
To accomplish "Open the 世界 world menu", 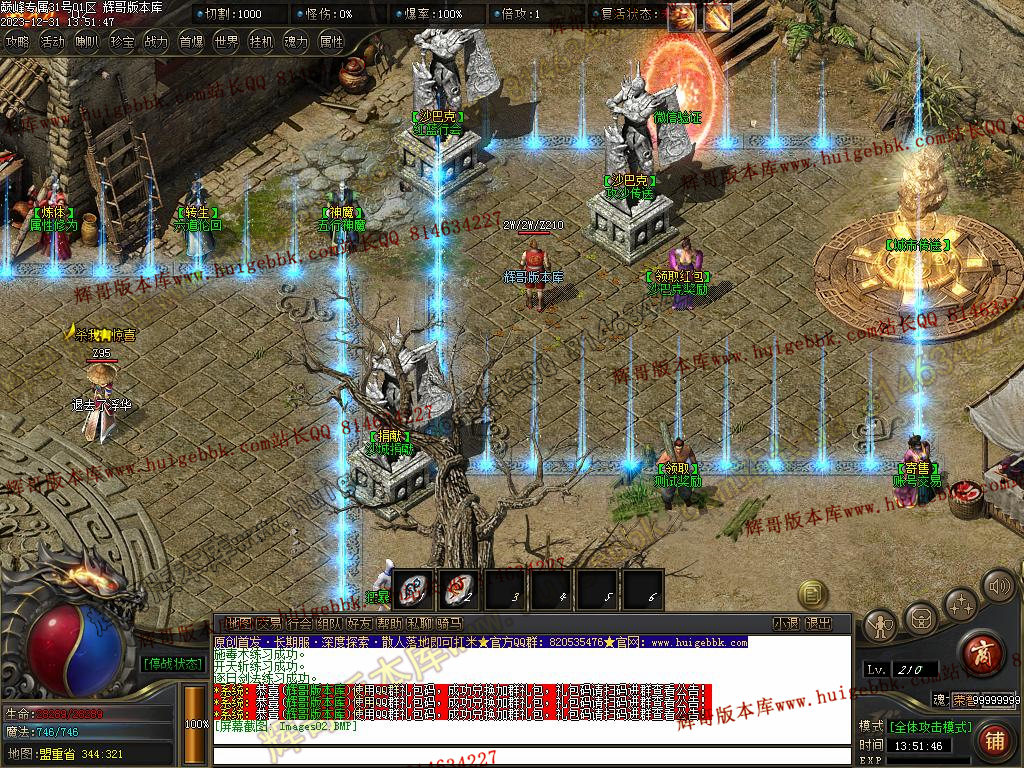I will [227, 42].
